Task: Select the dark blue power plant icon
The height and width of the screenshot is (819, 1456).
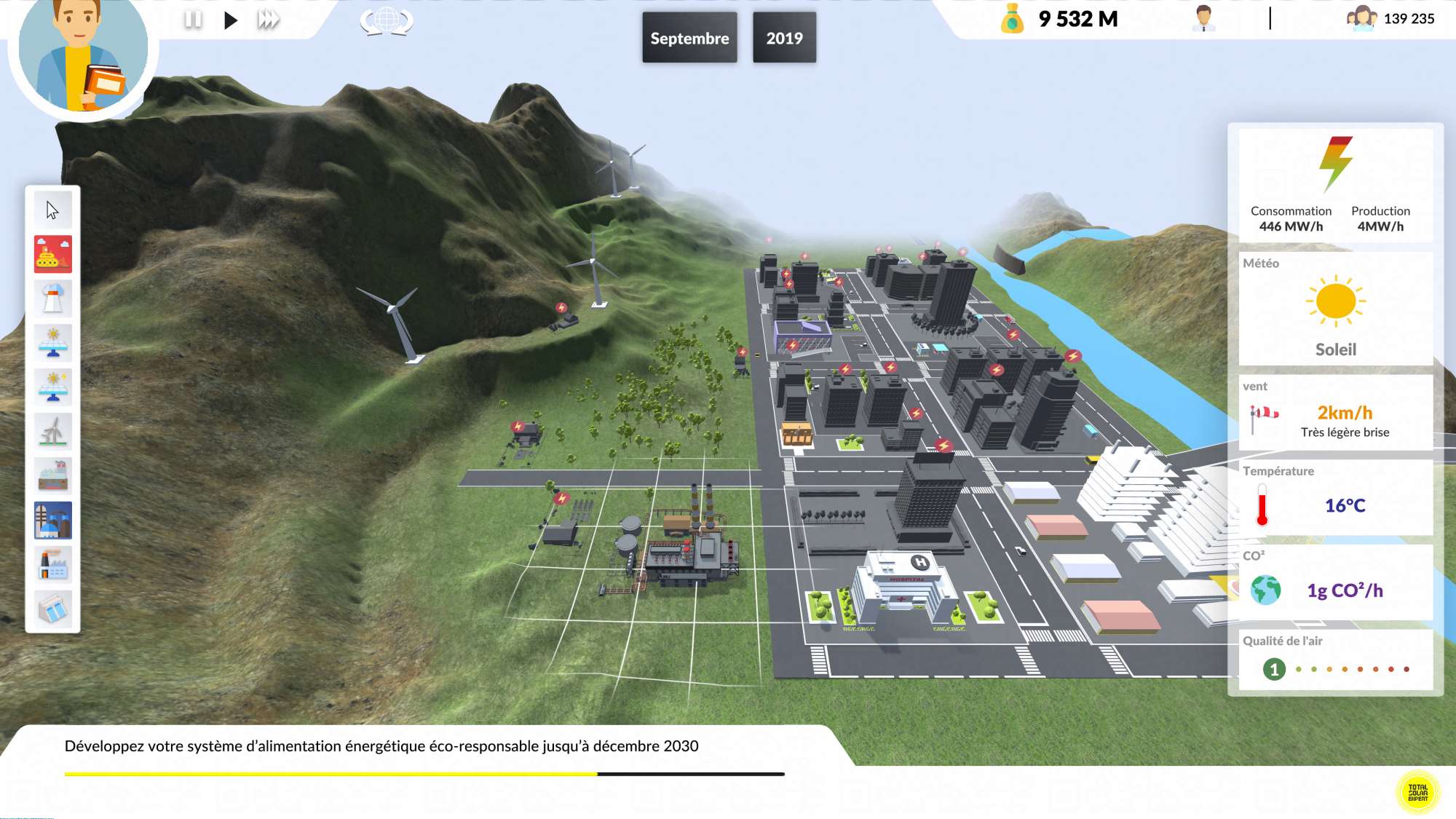Action: coord(52,521)
